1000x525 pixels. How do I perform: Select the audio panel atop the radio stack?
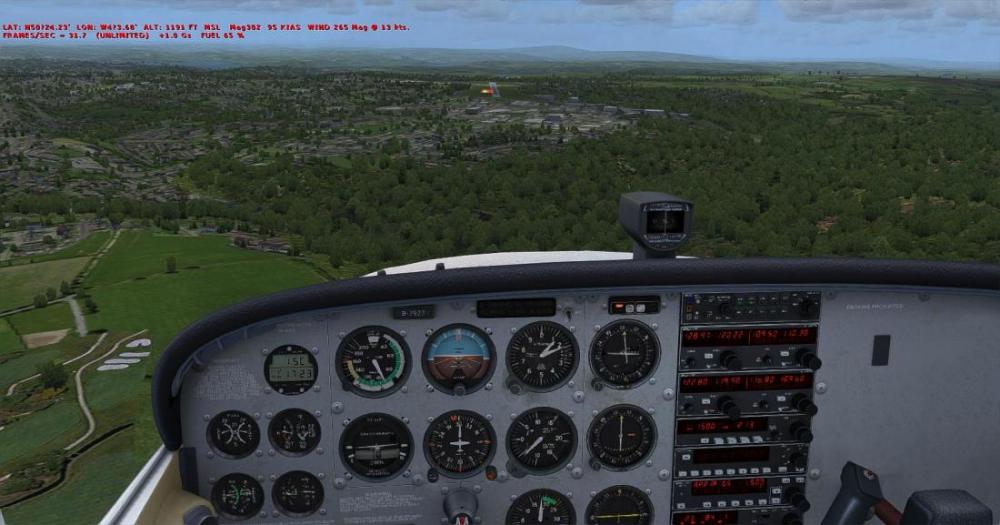(750, 307)
